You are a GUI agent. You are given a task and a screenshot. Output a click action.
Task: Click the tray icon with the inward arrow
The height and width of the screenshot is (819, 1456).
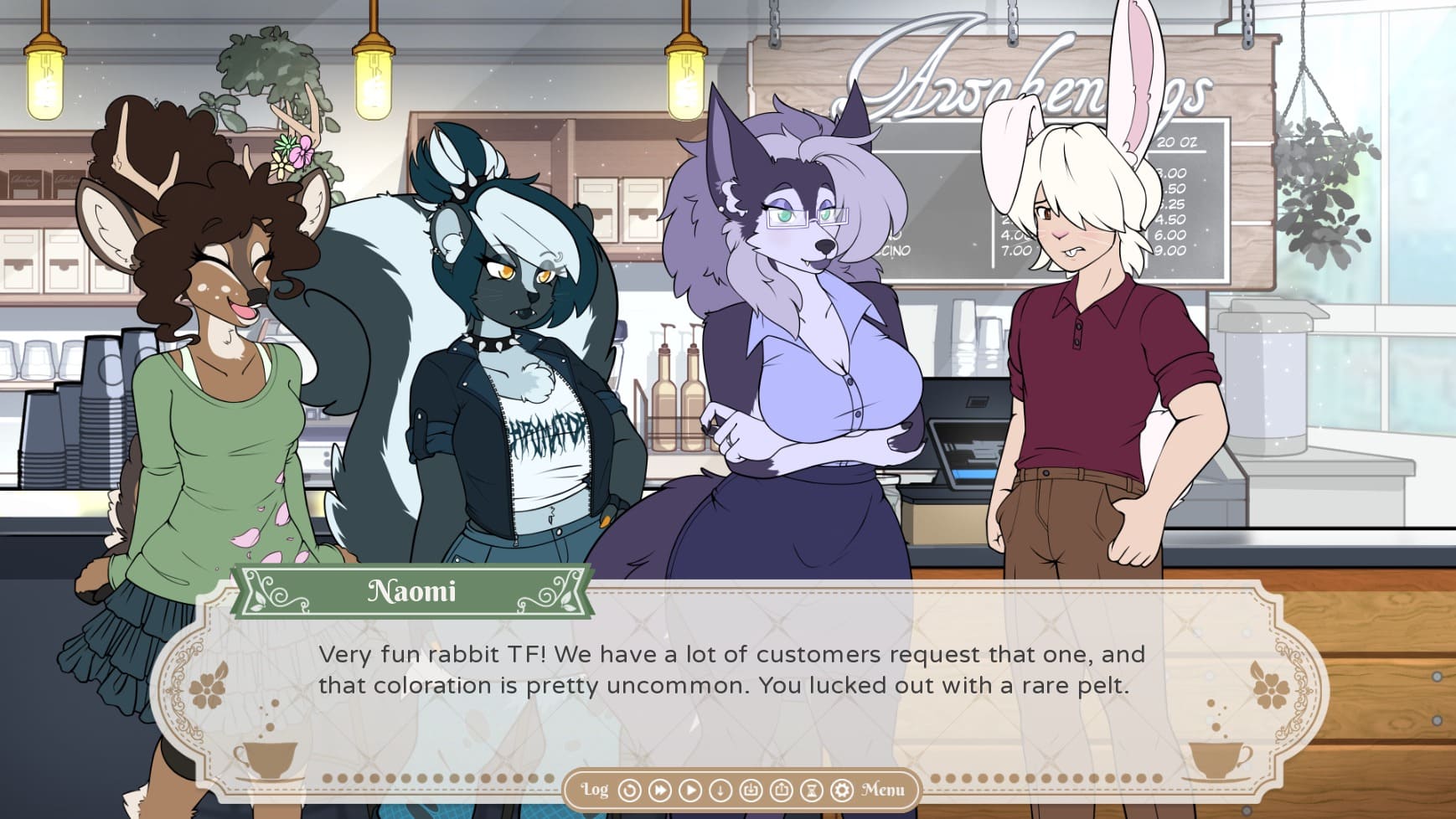click(751, 790)
